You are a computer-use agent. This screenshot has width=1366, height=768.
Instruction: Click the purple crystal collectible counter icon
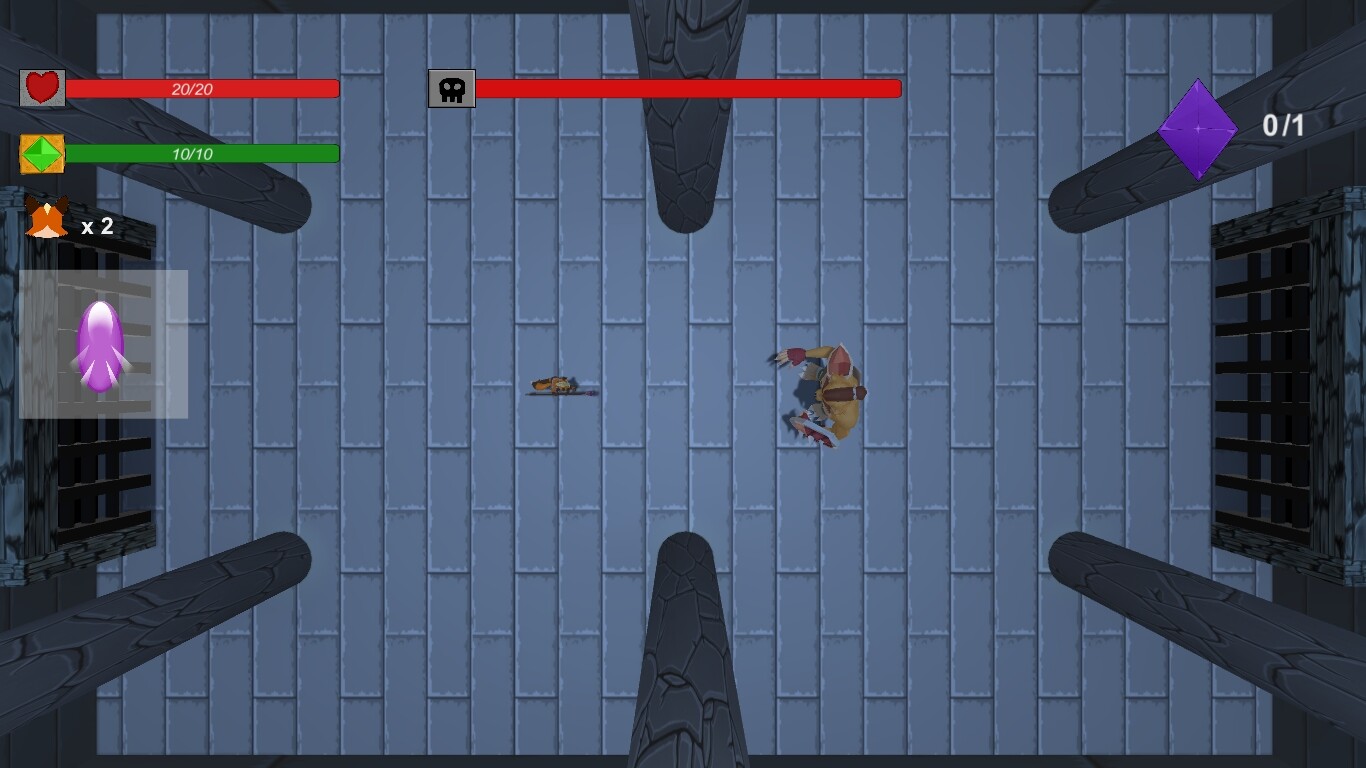pyautogui.click(x=1198, y=128)
